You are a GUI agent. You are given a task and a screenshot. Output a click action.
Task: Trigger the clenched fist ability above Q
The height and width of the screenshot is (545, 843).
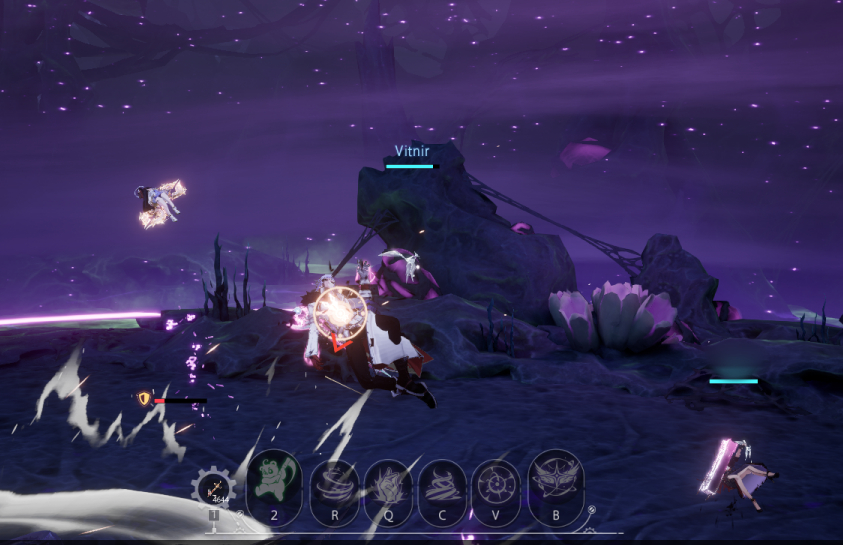pos(388,484)
